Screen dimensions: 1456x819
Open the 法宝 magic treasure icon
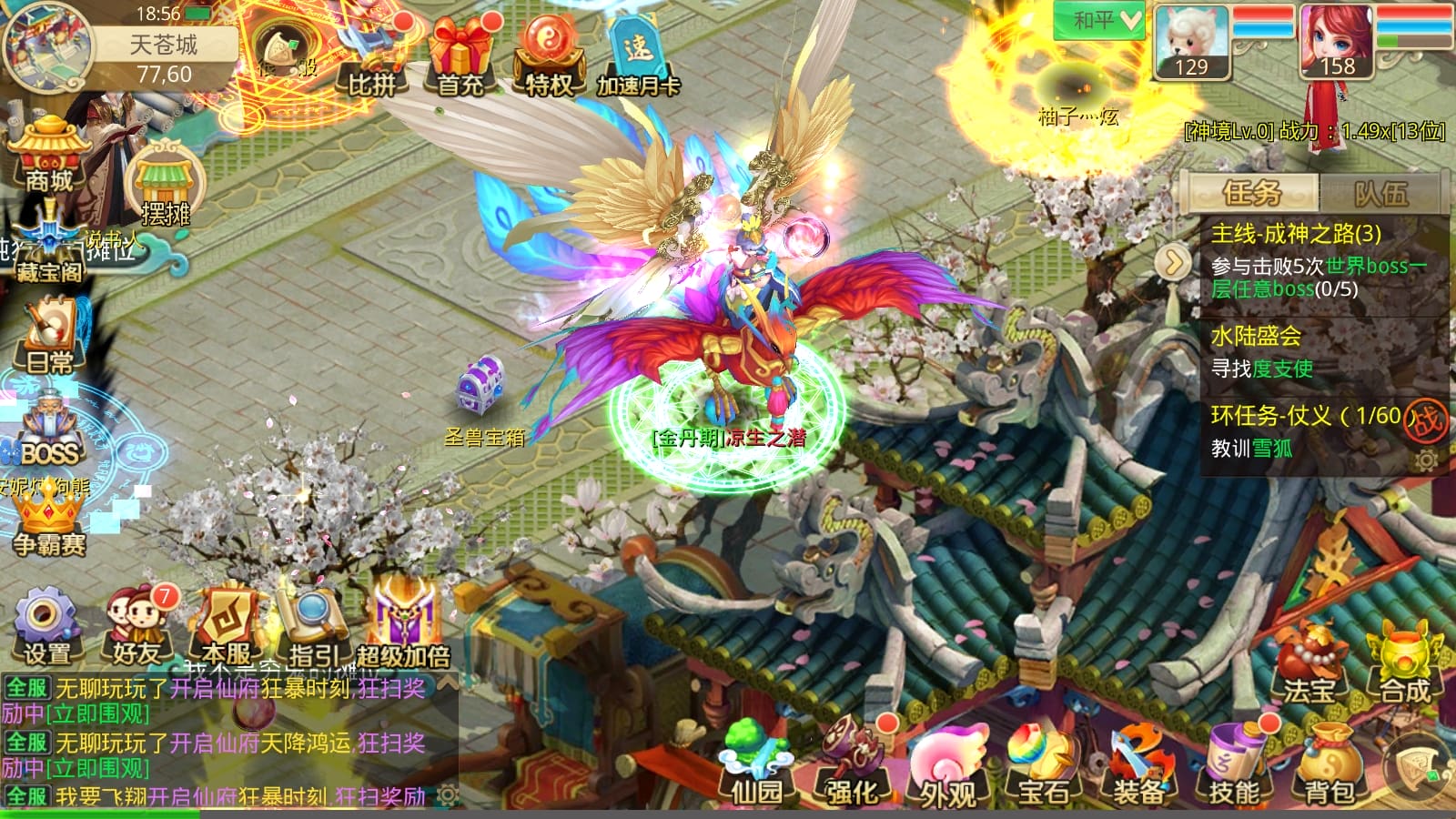click(x=1309, y=664)
